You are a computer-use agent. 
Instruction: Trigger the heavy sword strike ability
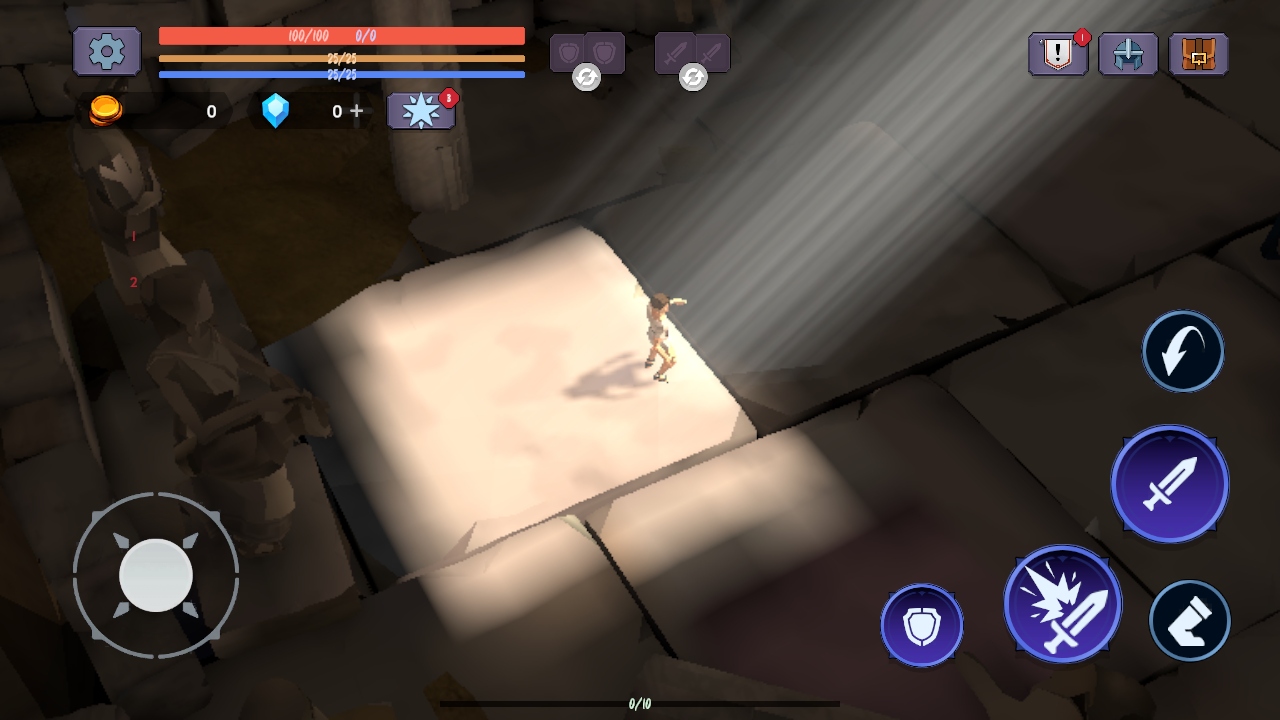pos(1063,604)
